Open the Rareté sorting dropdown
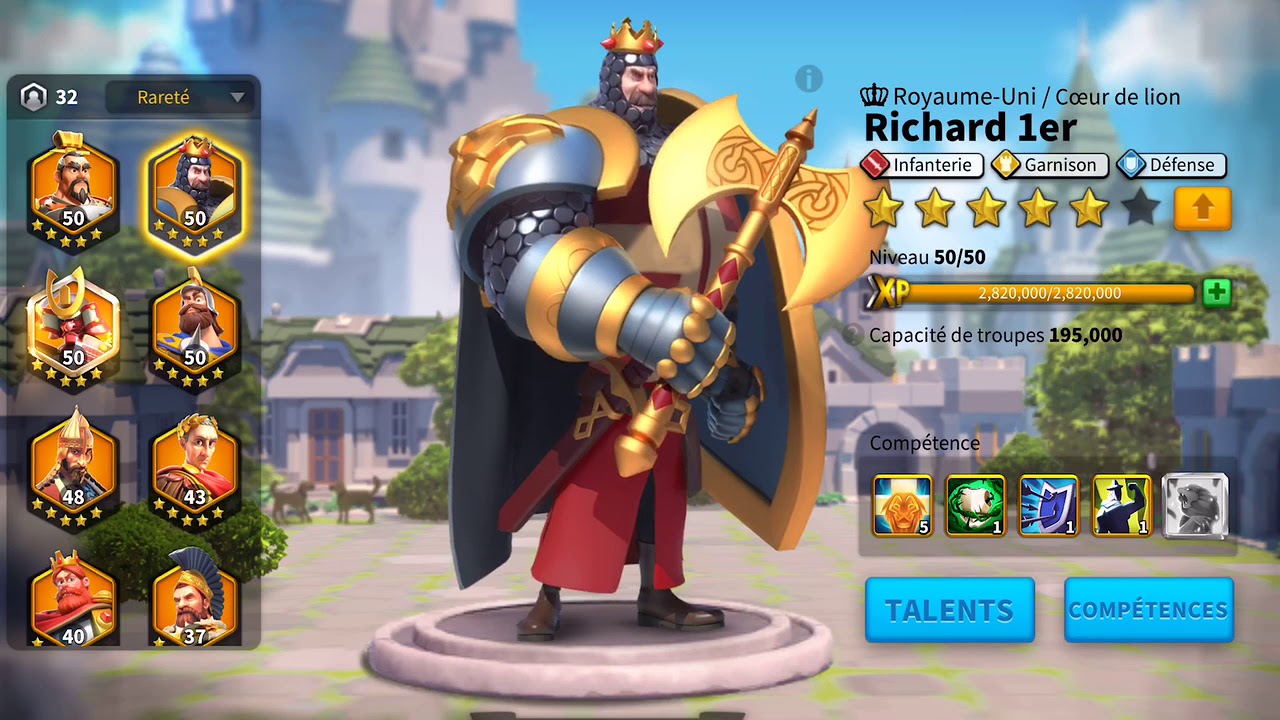The height and width of the screenshot is (720, 1280). click(x=166, y=97)
